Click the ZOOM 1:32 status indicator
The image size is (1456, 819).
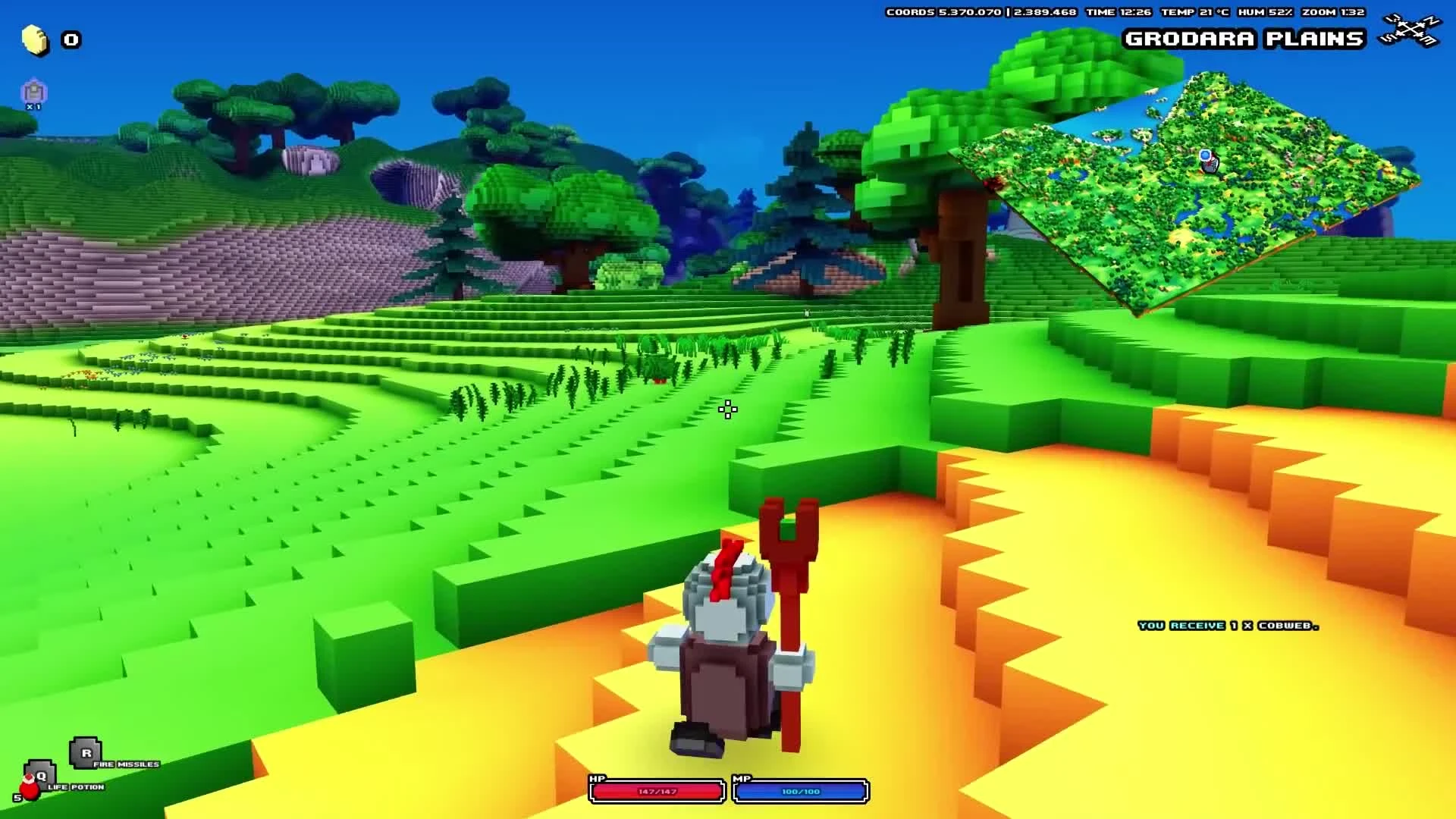point(1335,12)
